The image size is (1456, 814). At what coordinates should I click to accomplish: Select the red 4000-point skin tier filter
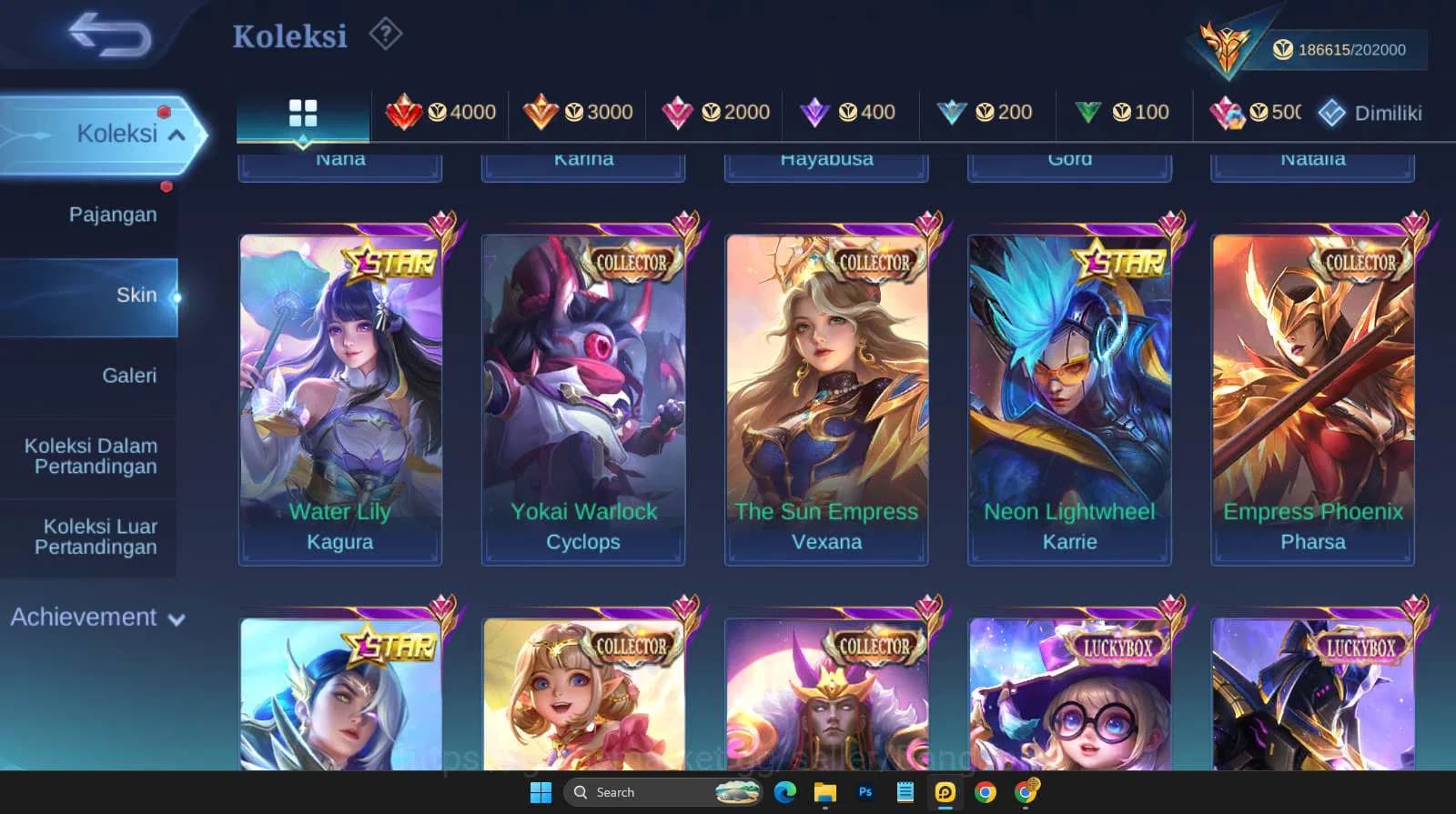pyautogui.click(x=440, y=112)
